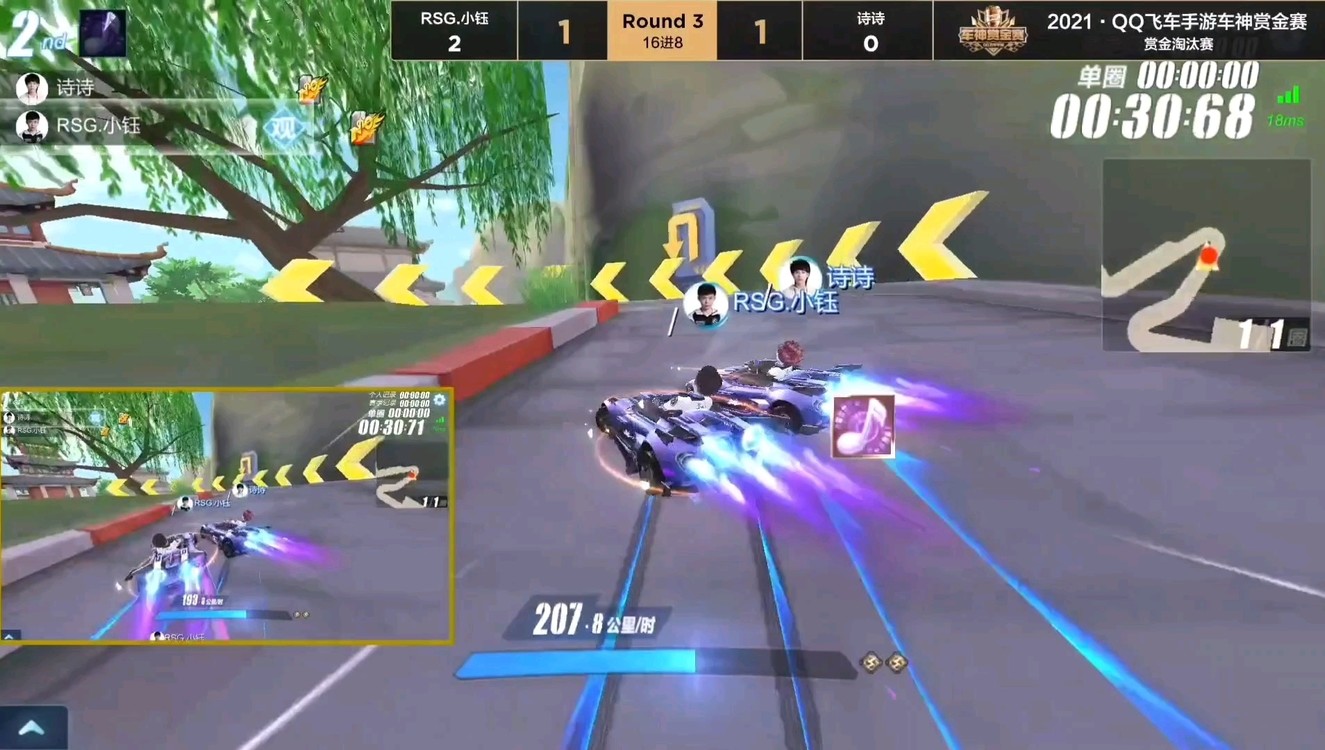Click the N2O nitro icon beside 诗诗
Image resolution: width=1325 pixels, height=750 pixels.
coord(312,88)
